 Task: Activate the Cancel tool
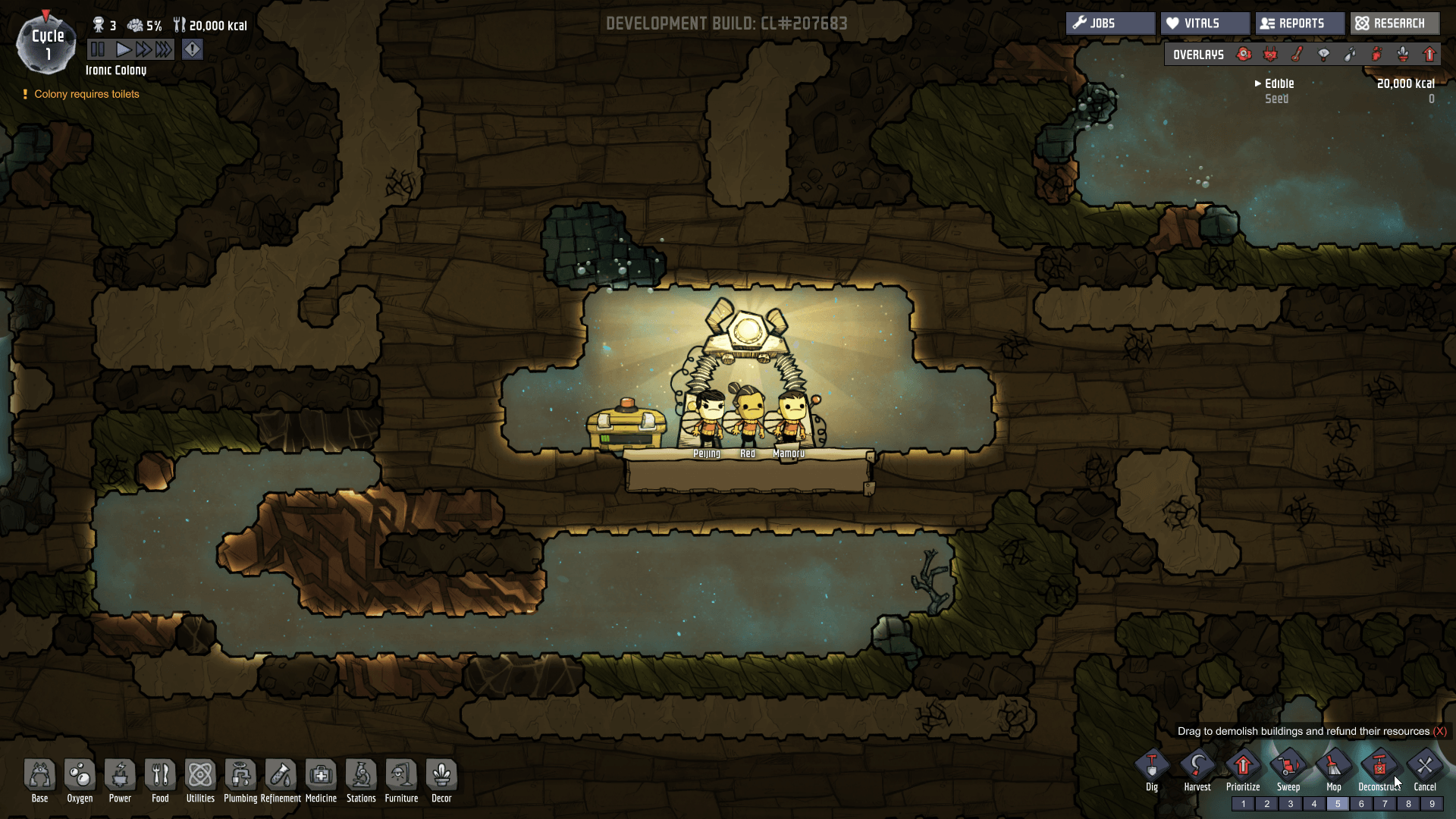(x=1425, y=767)
